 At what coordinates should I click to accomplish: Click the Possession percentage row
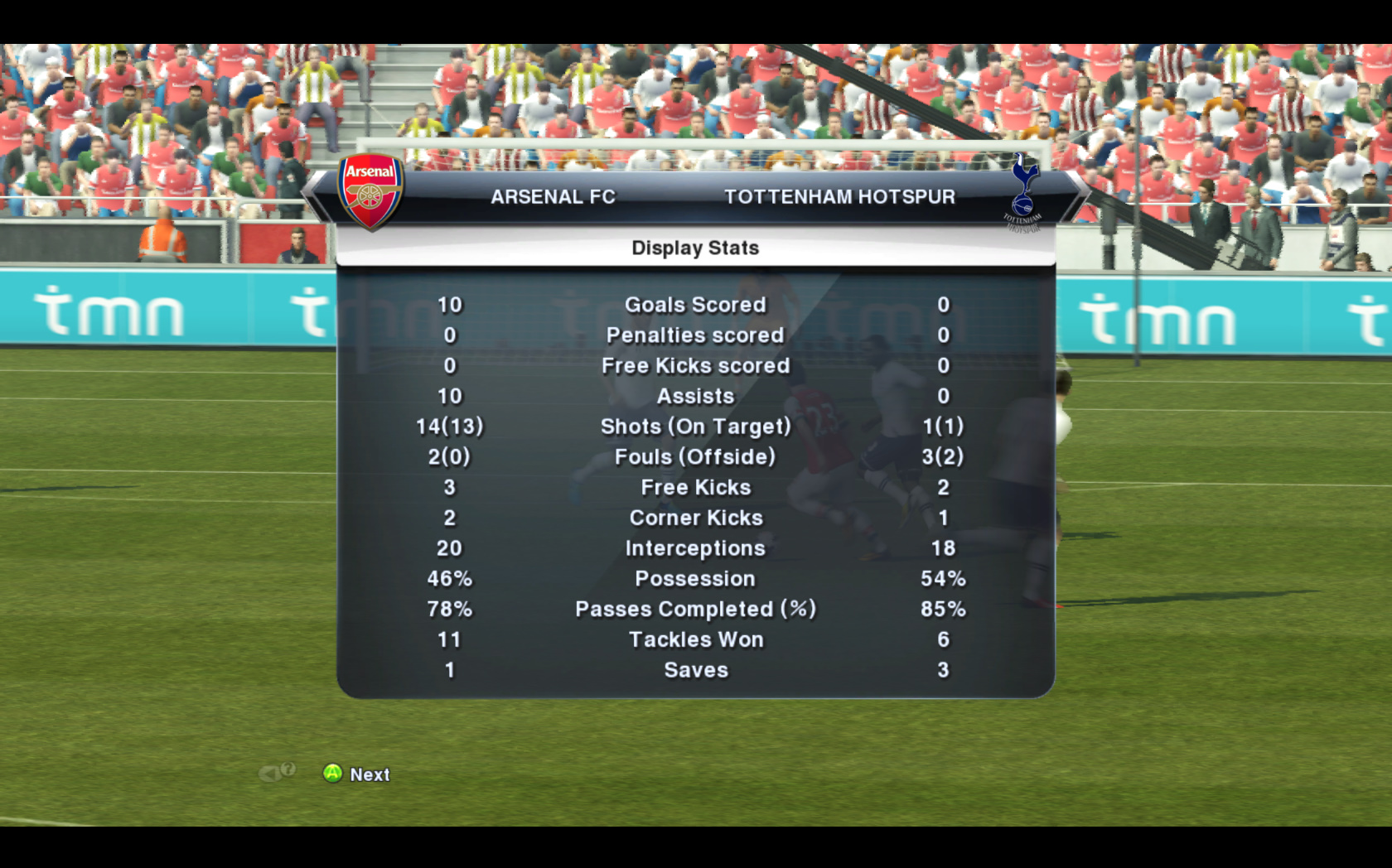(695, 578)
